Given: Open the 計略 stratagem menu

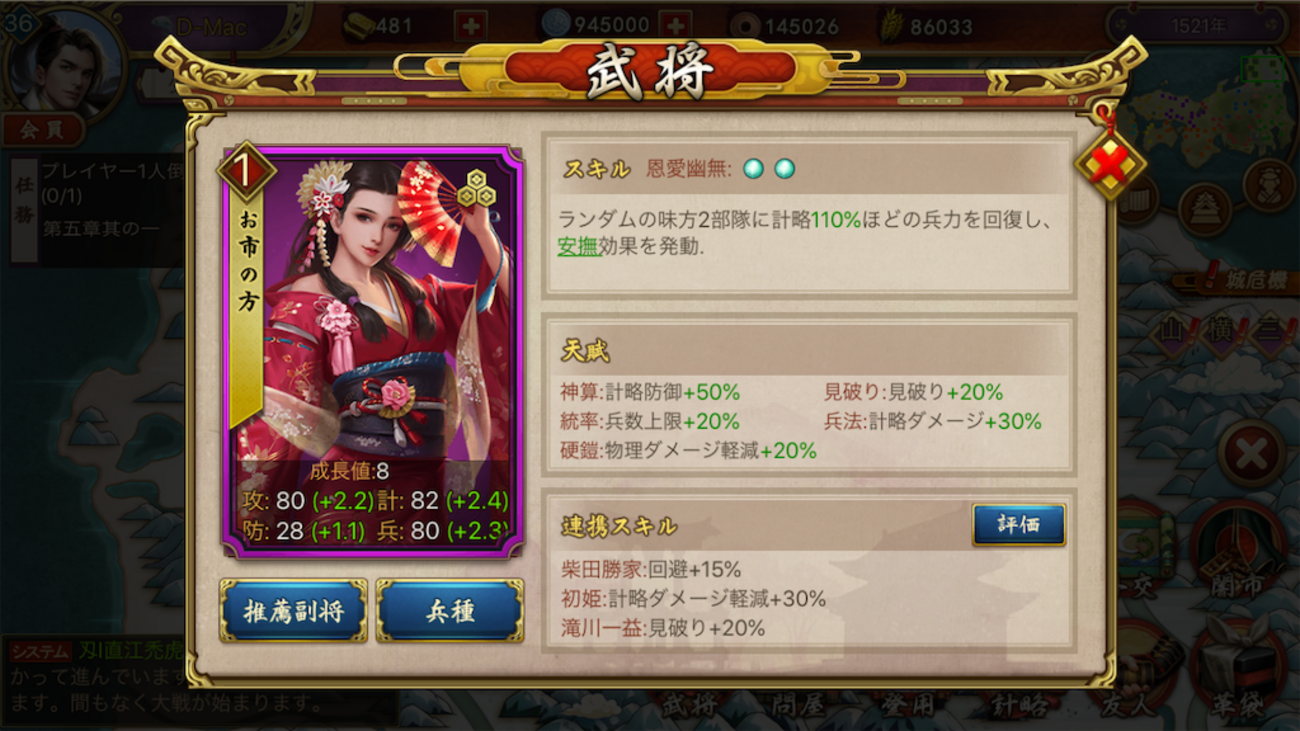Looking at the screenshot, I should tap(1019, 705).
